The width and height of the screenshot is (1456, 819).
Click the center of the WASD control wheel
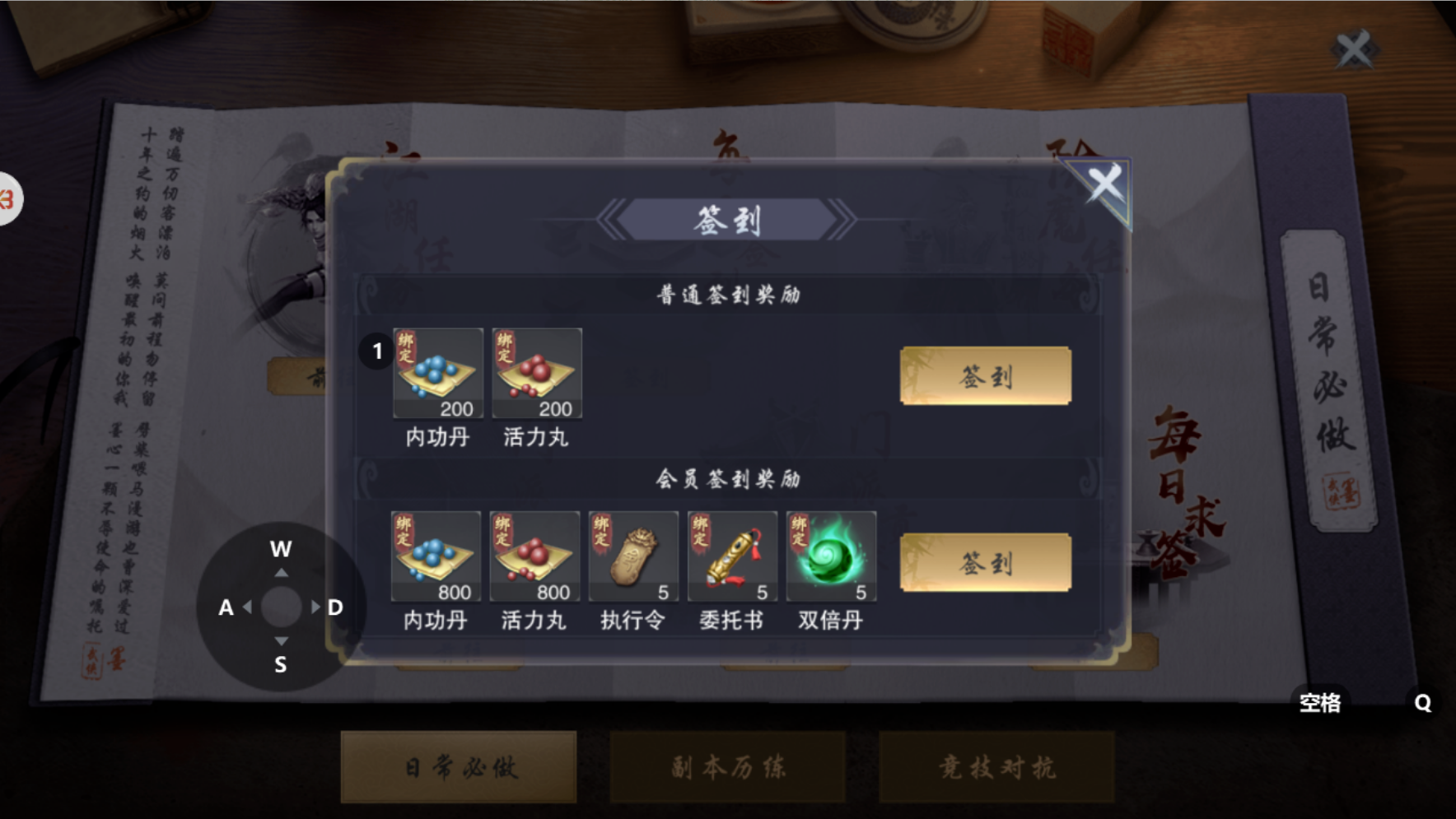click(x=281, y=607)
